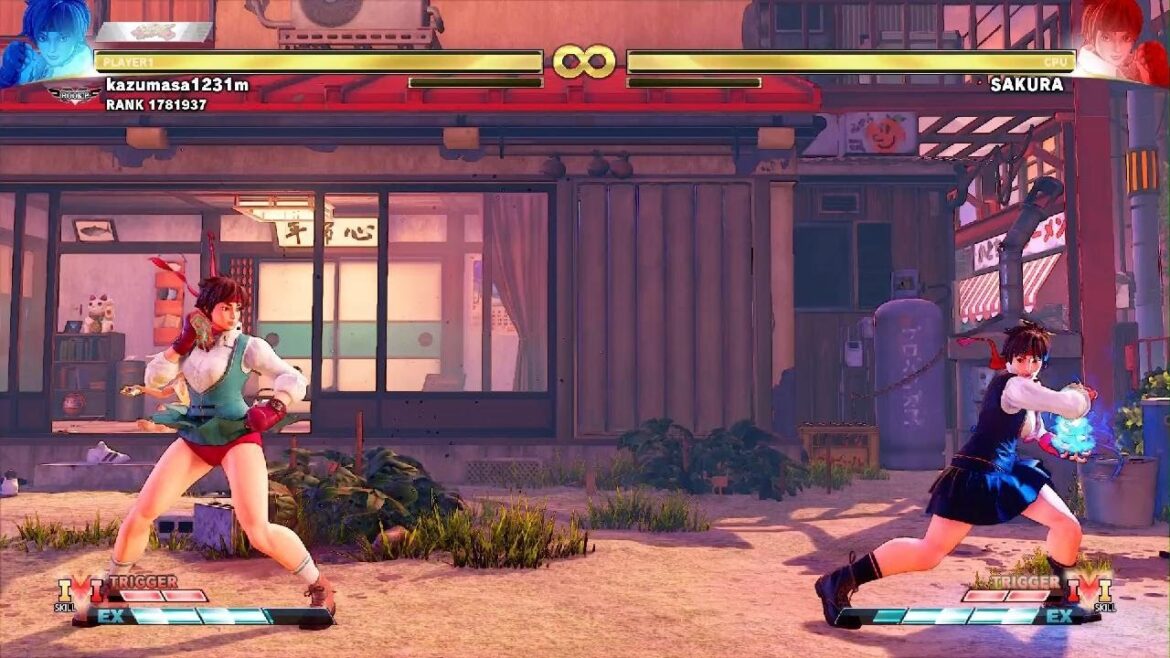1170x658 pixels.
Task: Click the Rookie league badge
Action: [x=75, y=95]
